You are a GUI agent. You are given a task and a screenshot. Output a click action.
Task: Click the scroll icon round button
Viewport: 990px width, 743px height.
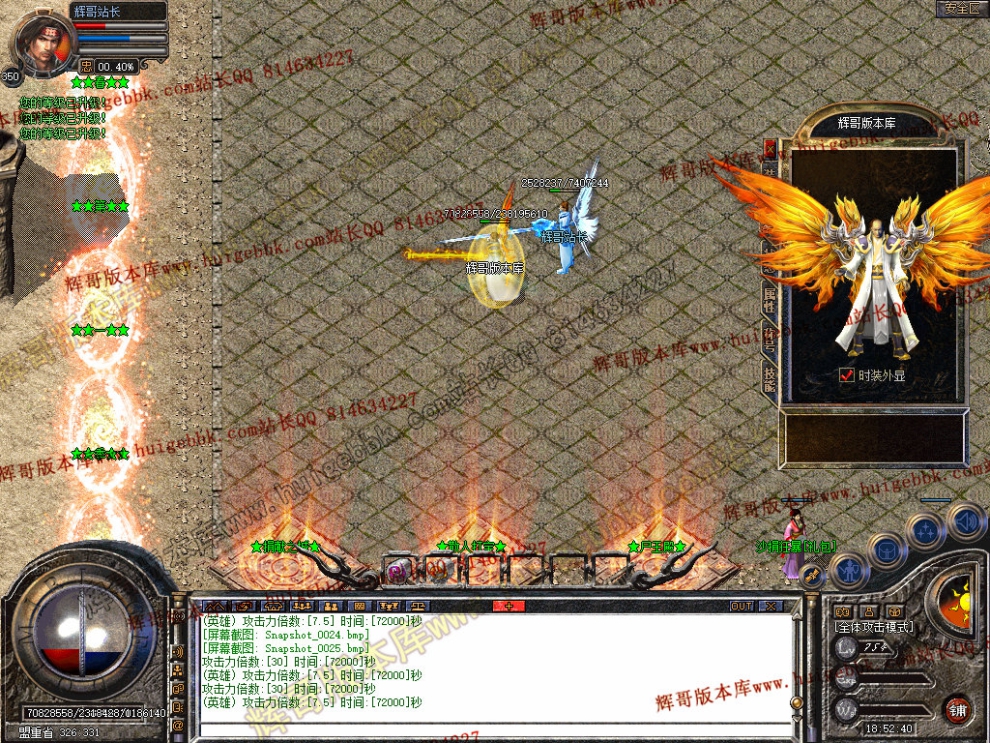(x=813, y=577)
